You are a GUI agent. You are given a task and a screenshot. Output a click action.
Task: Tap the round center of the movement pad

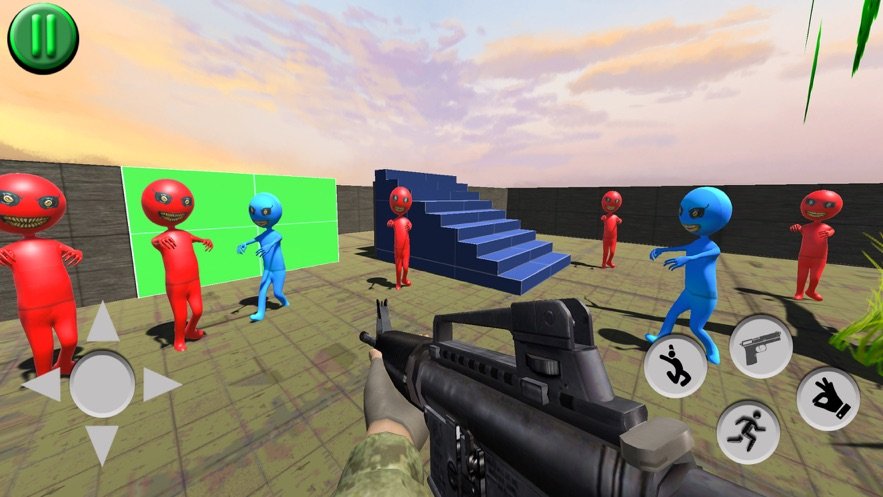[x=102, y=384]
